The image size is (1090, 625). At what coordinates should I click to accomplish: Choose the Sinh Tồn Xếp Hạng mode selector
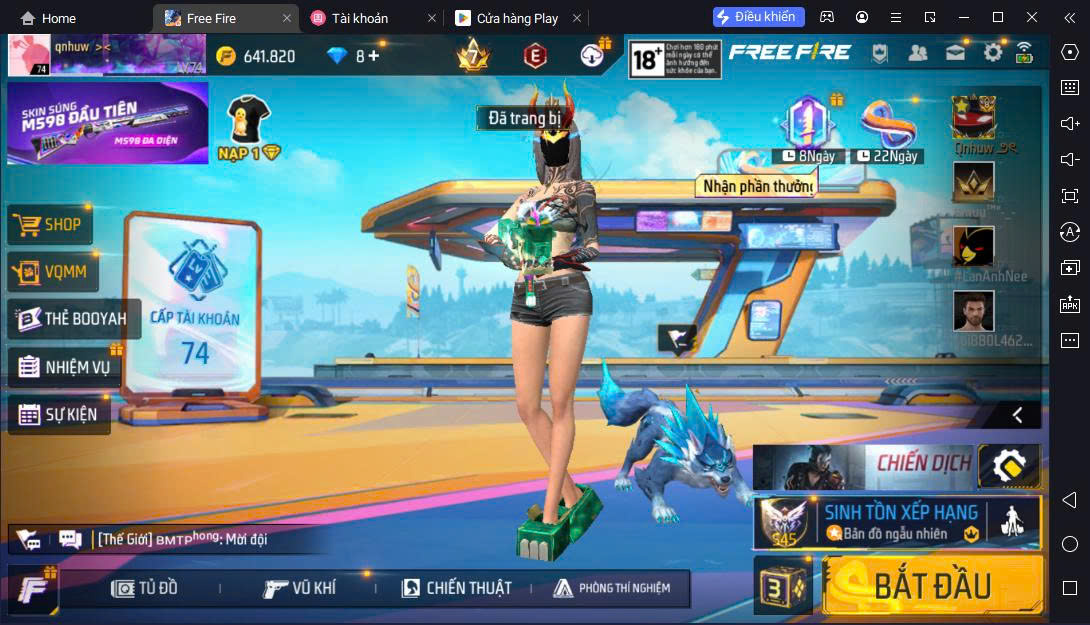click(897, 522)
